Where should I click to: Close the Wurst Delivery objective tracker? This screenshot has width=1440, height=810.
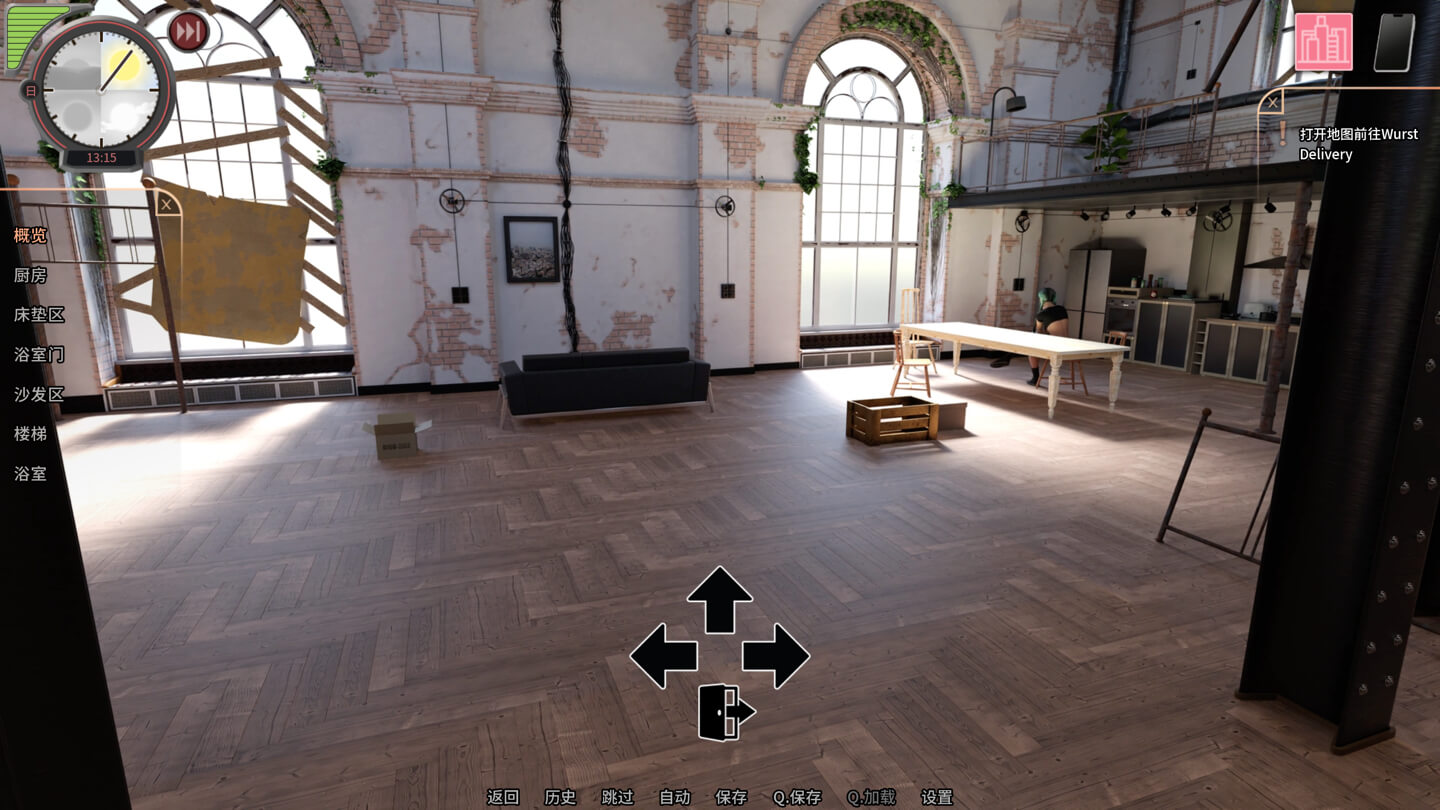(1271, 101)
